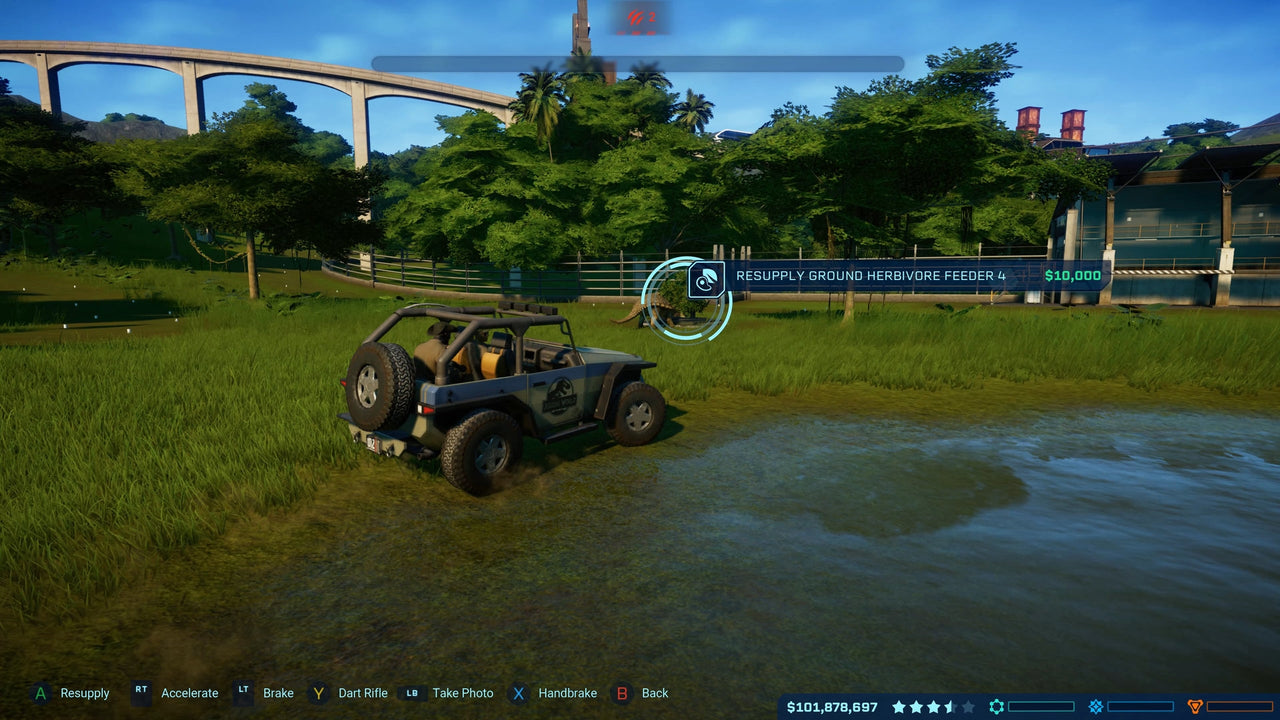1280x720 pixels.
Task: Click the B button icon beside Back
Action: click(x=622, y=693)
